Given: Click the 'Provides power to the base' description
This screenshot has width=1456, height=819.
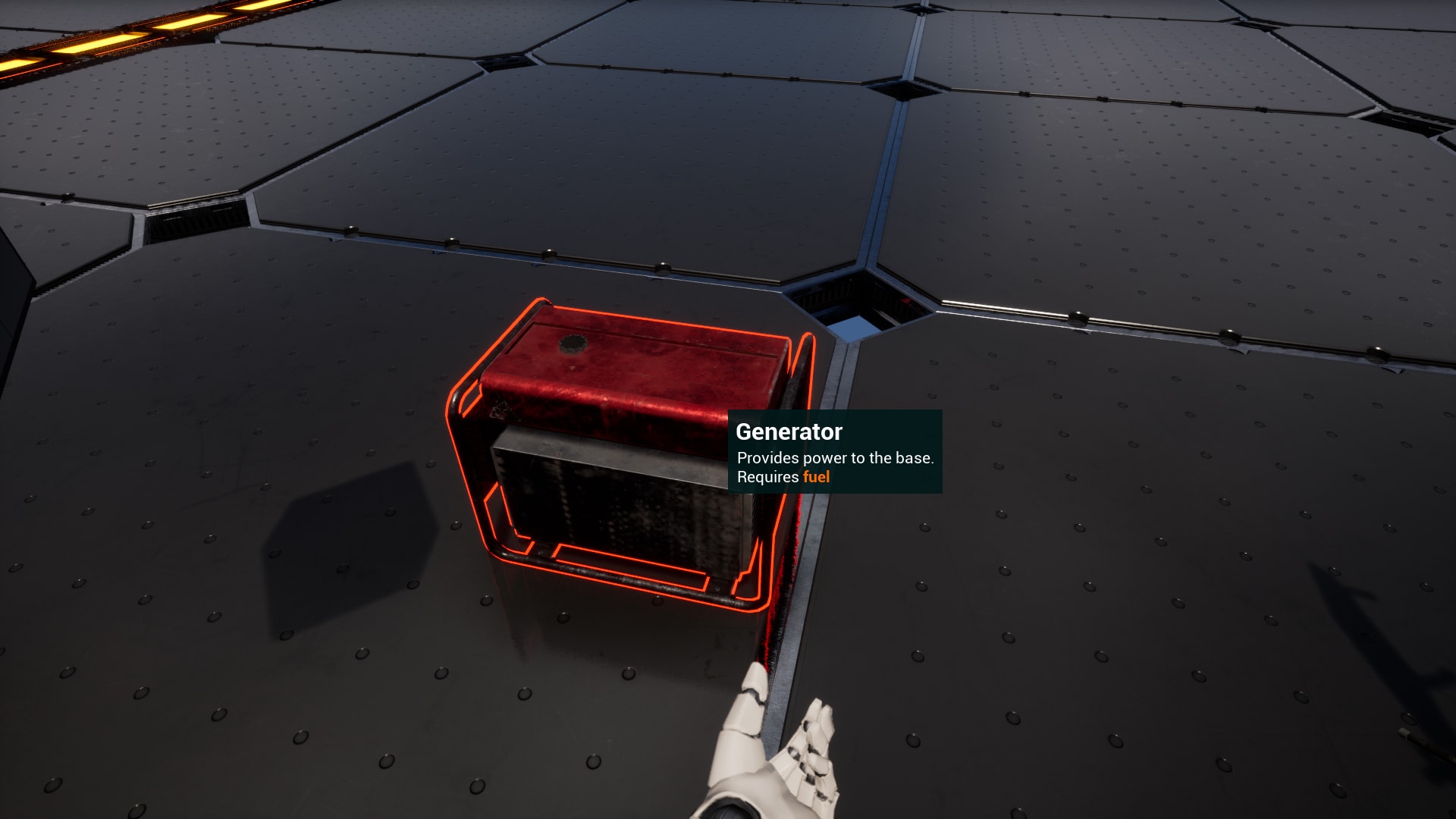Looking at the screenshot, I should [834, 458].
